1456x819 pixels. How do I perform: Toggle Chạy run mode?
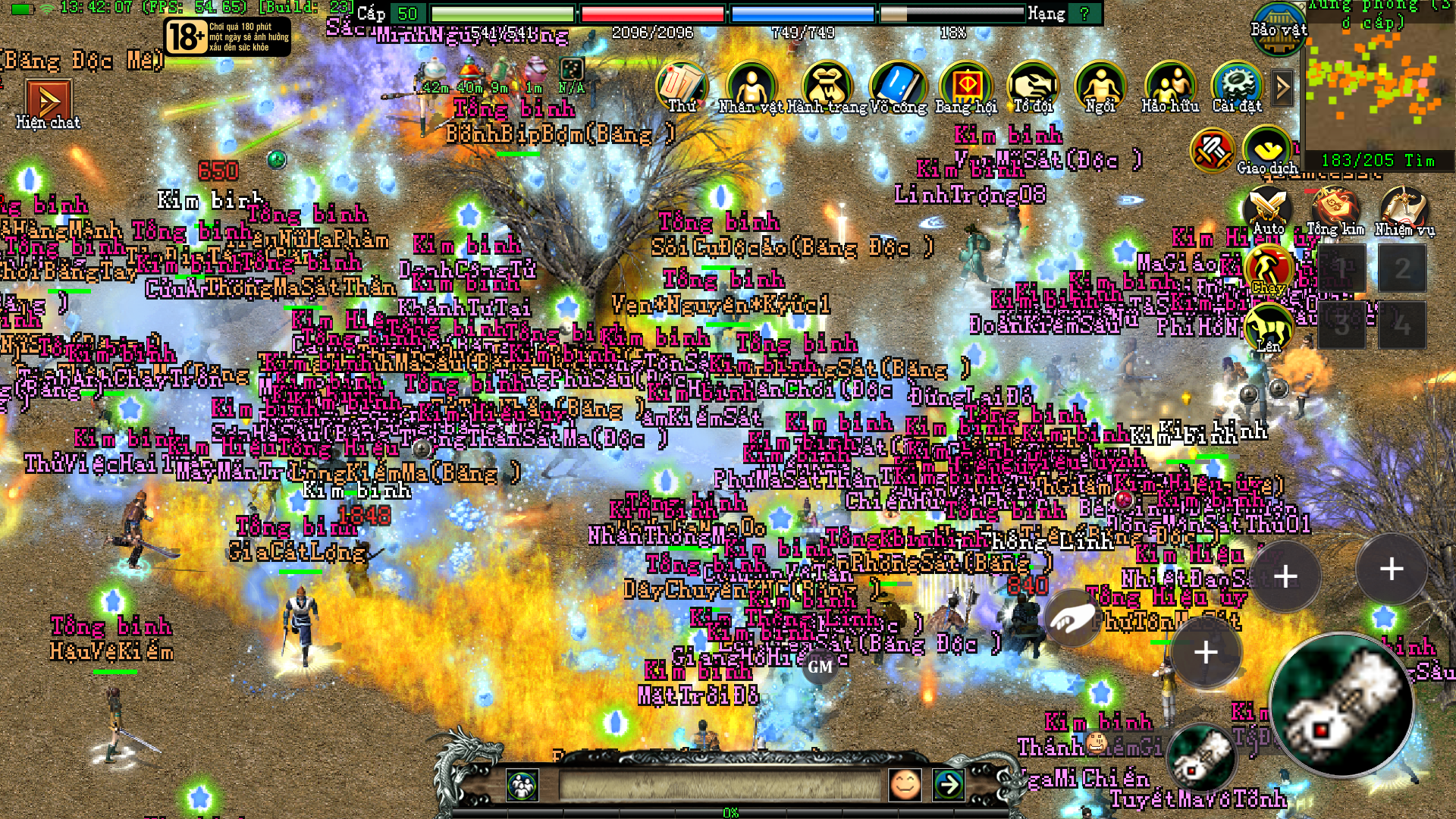1269,269
